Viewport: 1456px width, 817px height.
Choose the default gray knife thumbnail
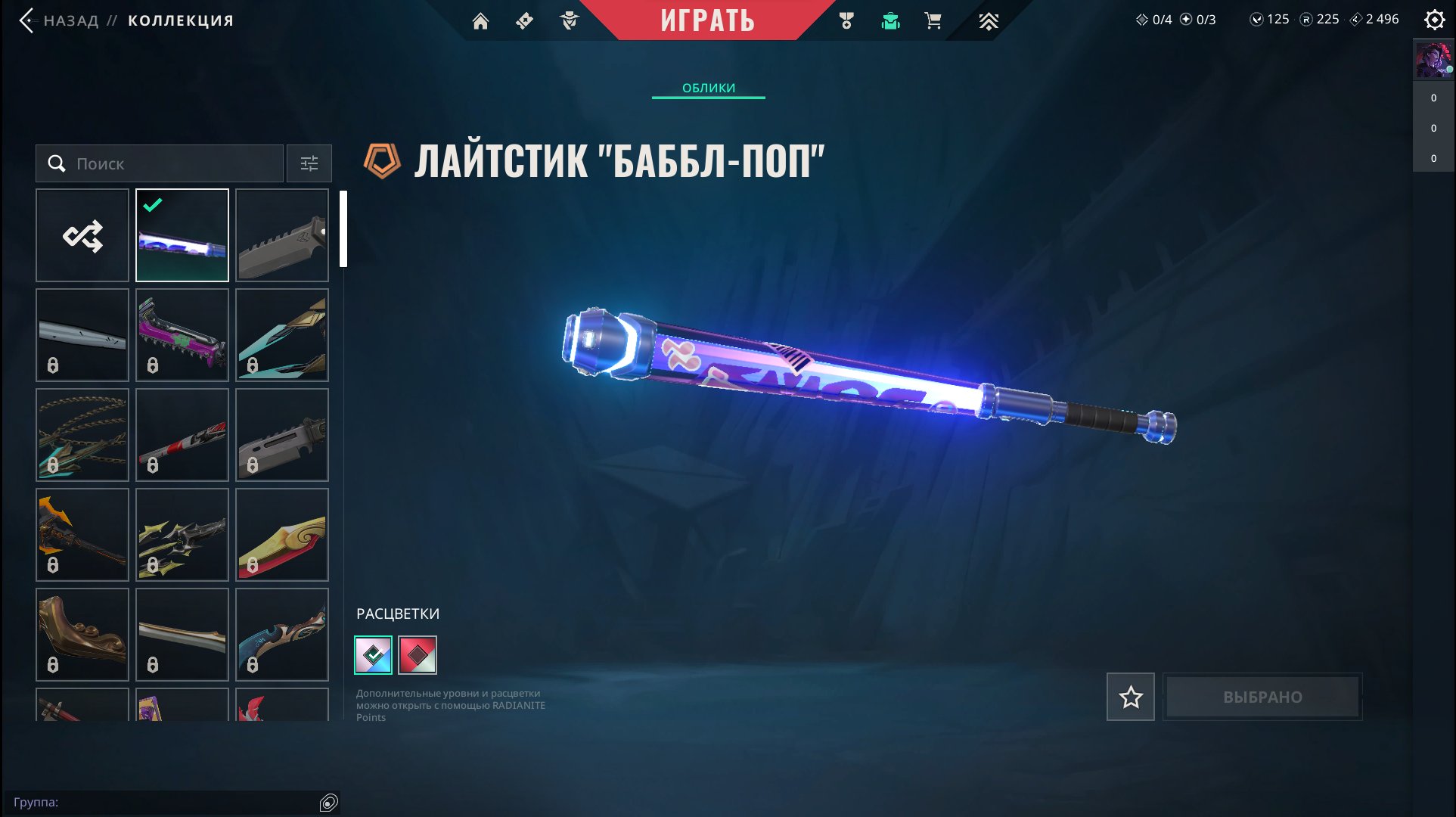pyautogui.click(x=282, y=235)
